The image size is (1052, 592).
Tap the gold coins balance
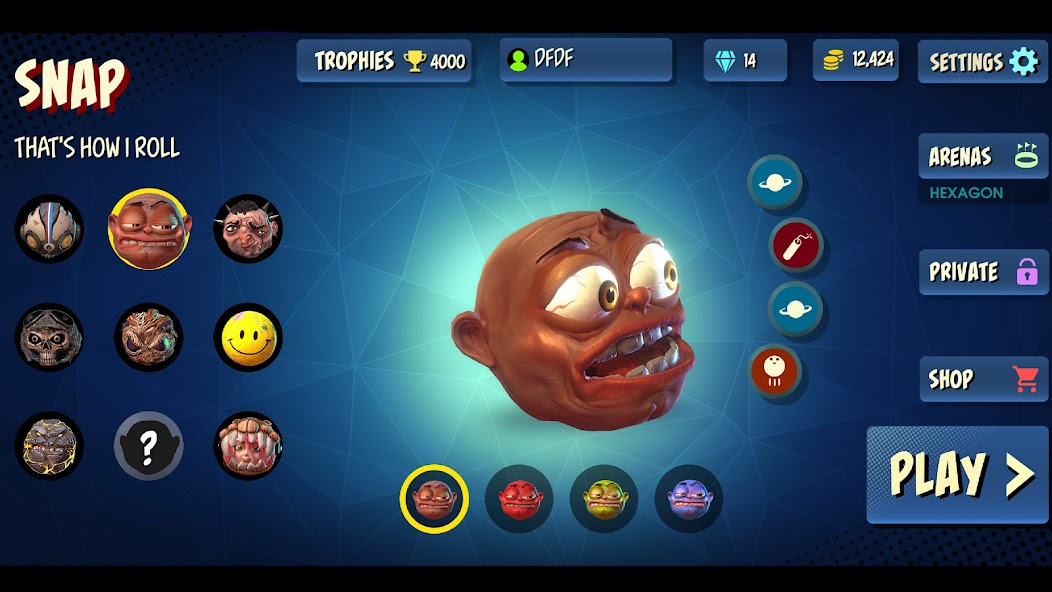click(x=855, y=60)
